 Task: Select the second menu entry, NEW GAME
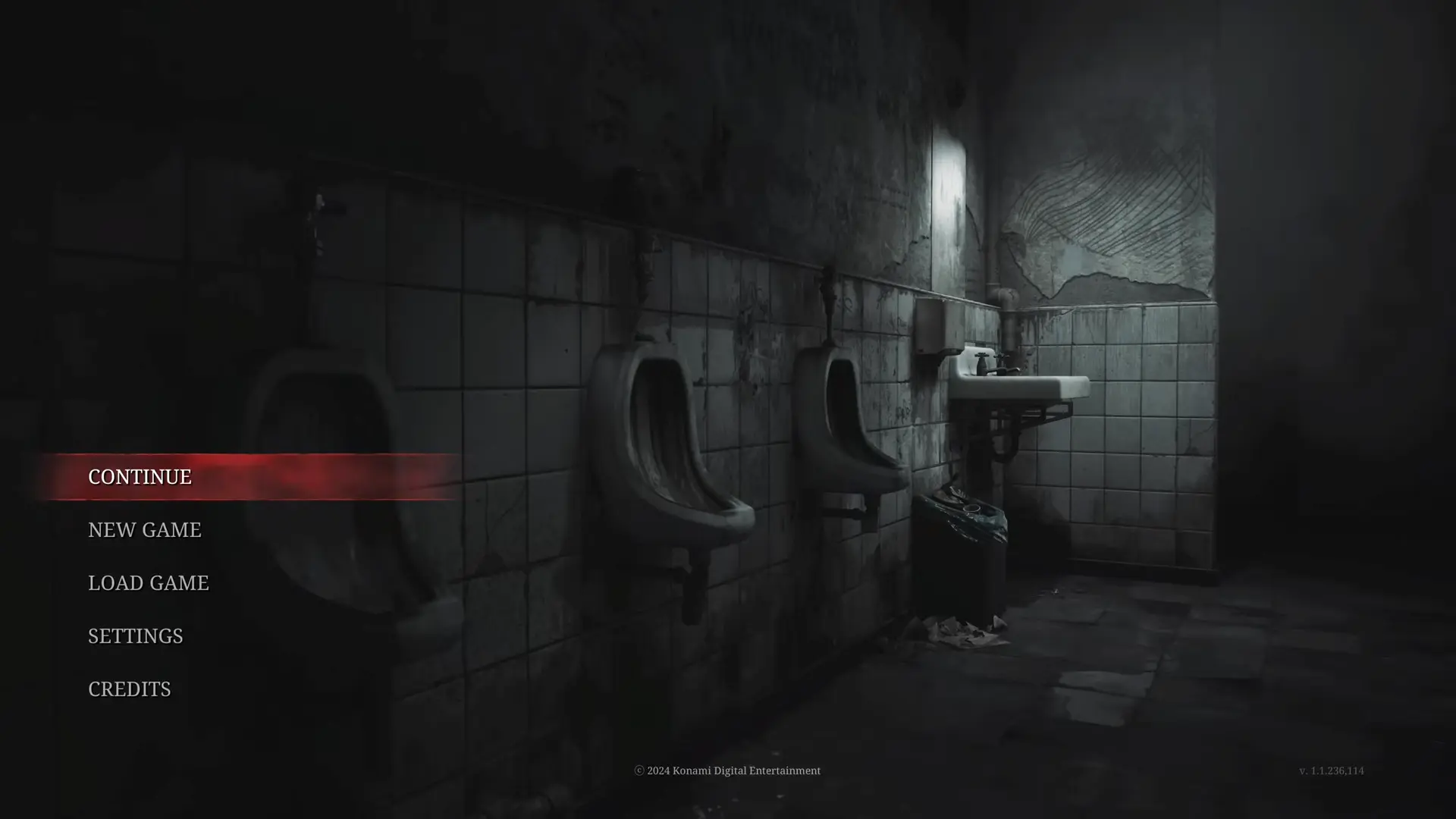pos(143,530)
